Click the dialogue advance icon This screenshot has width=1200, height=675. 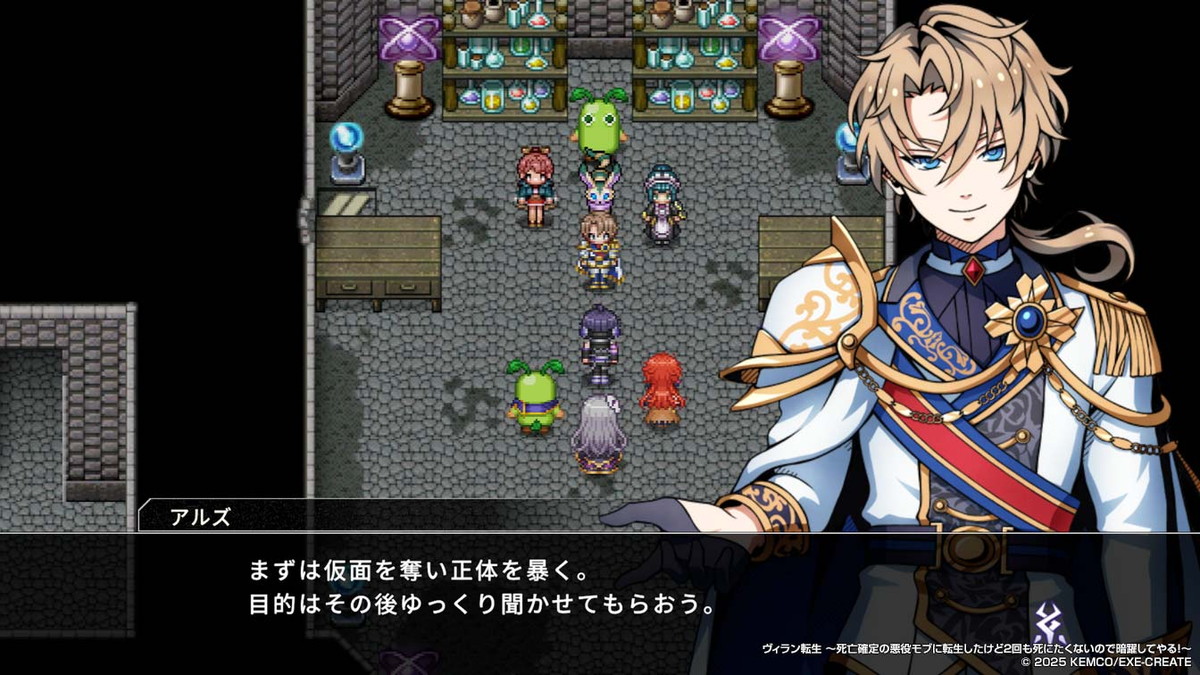pos(1049,623)
